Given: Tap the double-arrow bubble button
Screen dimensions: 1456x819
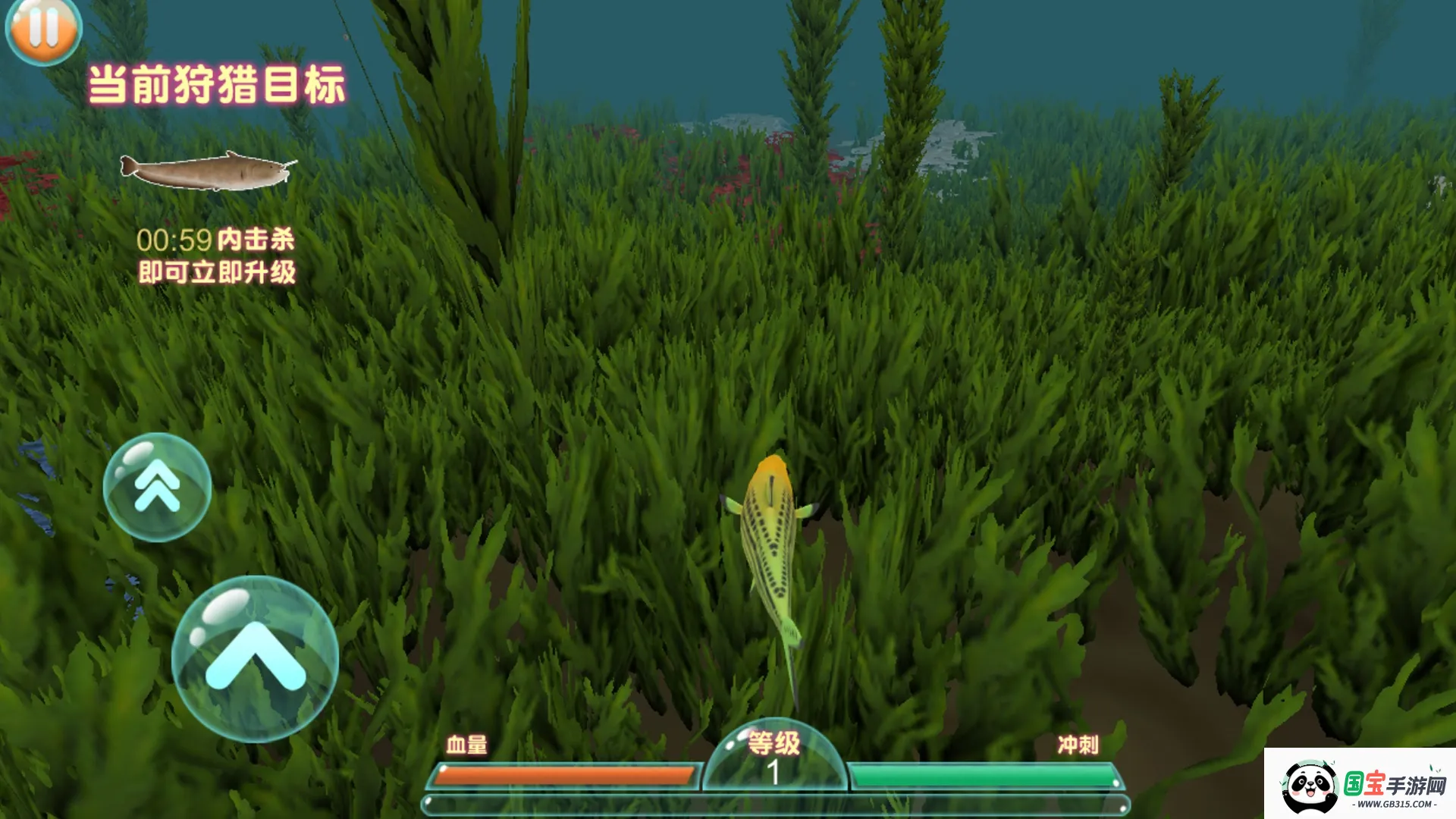Looking at the screenshot, I should pyautogui.click(x=157, y=487).
